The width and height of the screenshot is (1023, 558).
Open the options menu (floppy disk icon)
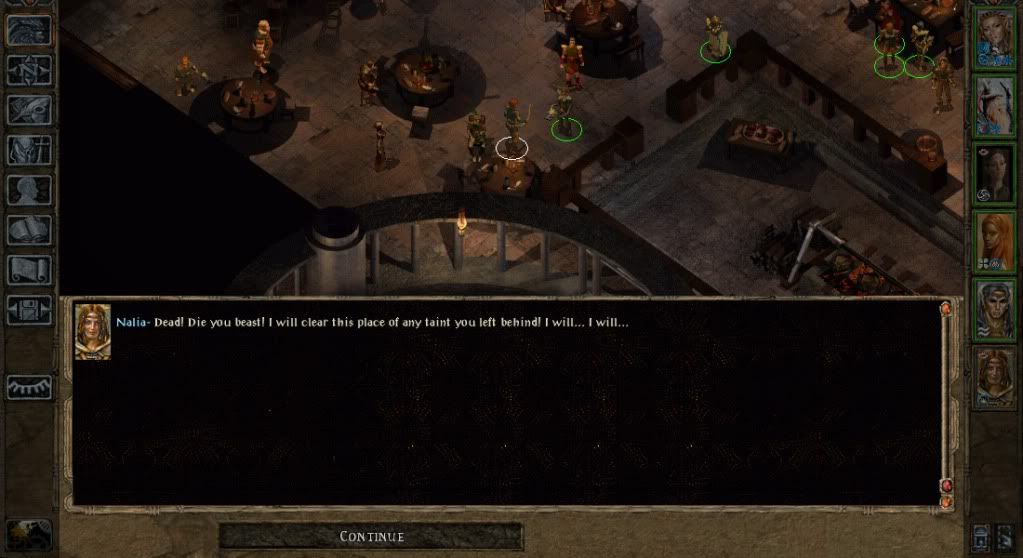tap(29, 309)
